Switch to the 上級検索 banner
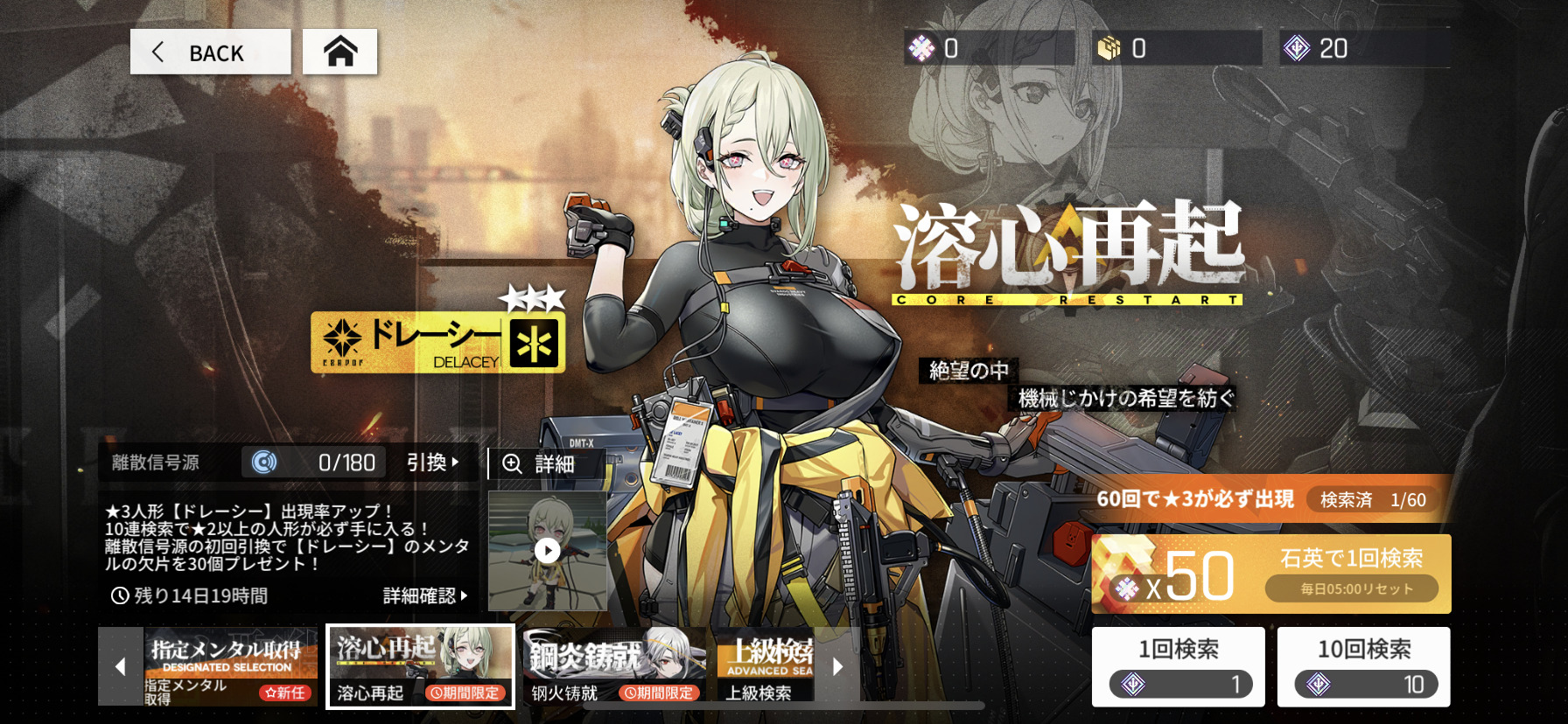 (x=768, y=665)
